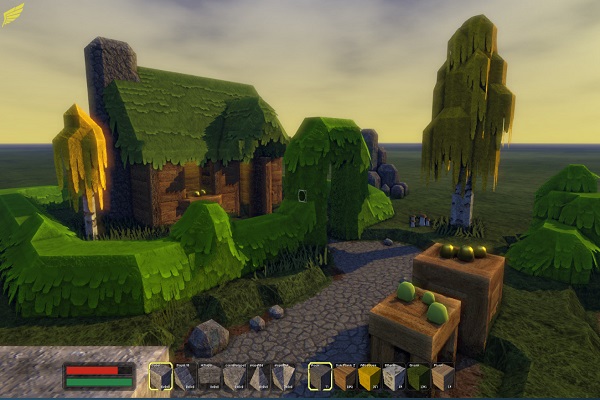Click the golden wing icon

(x=13, y=14)
